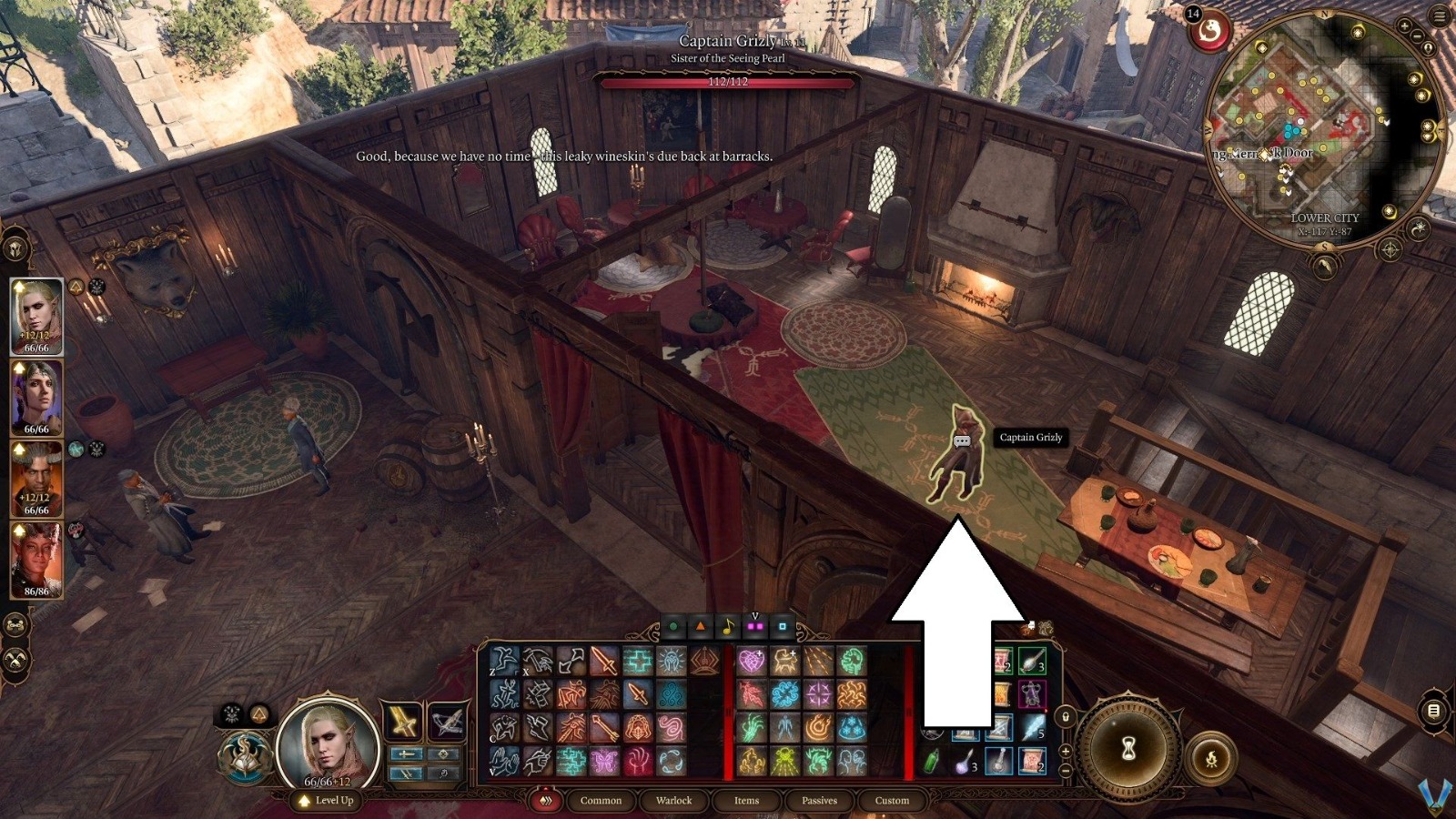Click the Level Up button

tap(328, 800)
